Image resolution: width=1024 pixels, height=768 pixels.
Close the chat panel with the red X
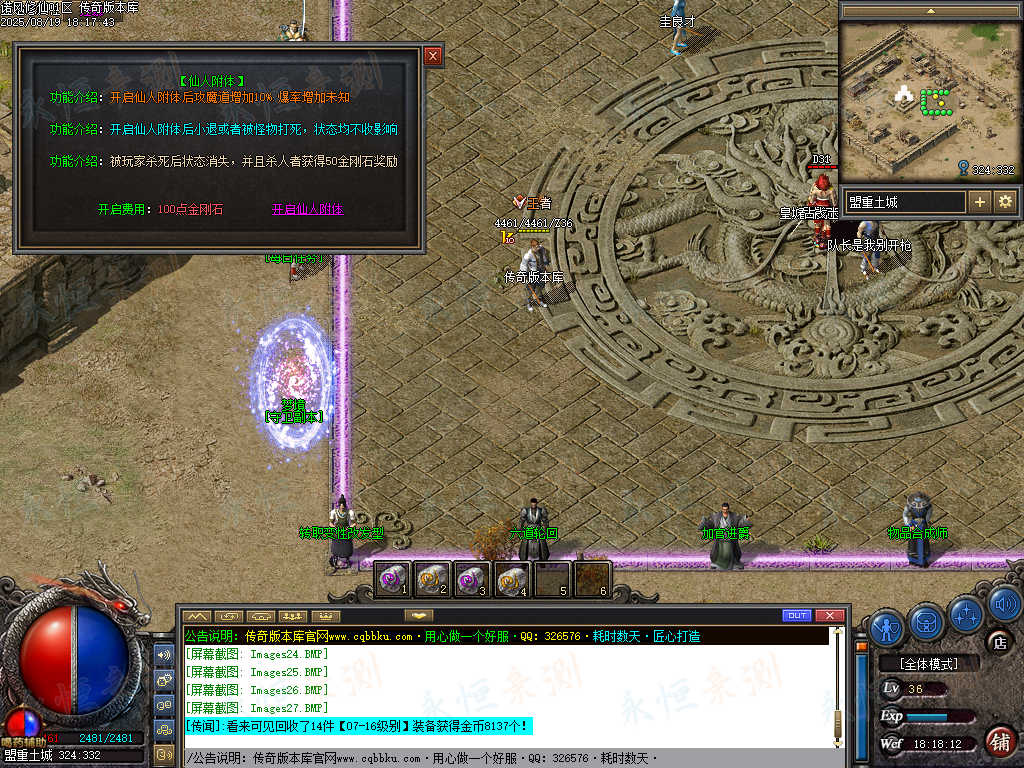(829, 615)
